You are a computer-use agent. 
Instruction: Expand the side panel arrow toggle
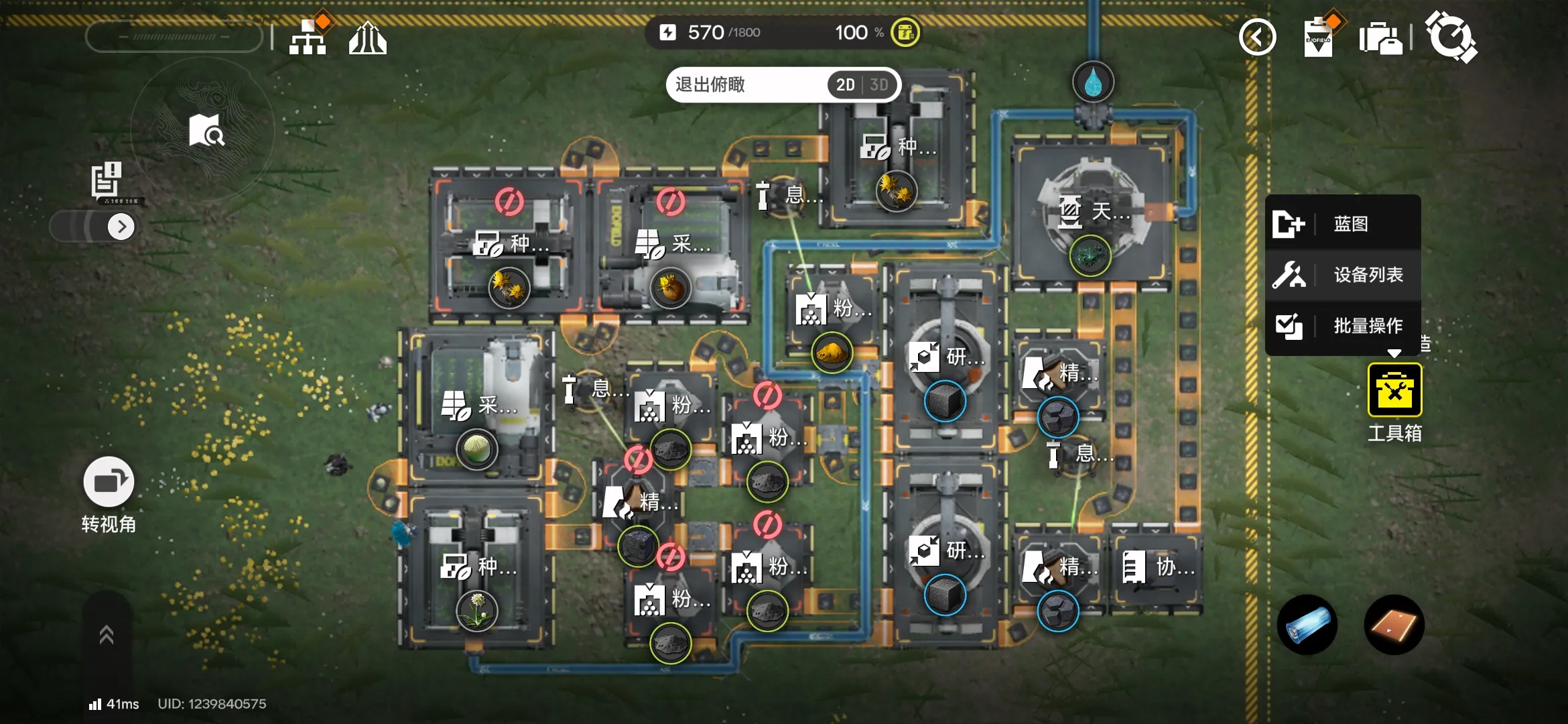pos(121,227)
